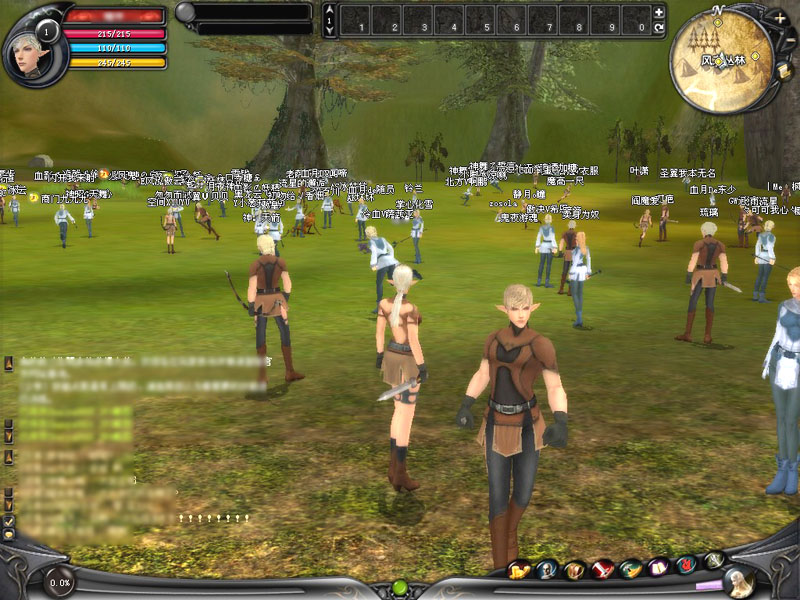Click the red sword menu icon

(x=602, y=570)
